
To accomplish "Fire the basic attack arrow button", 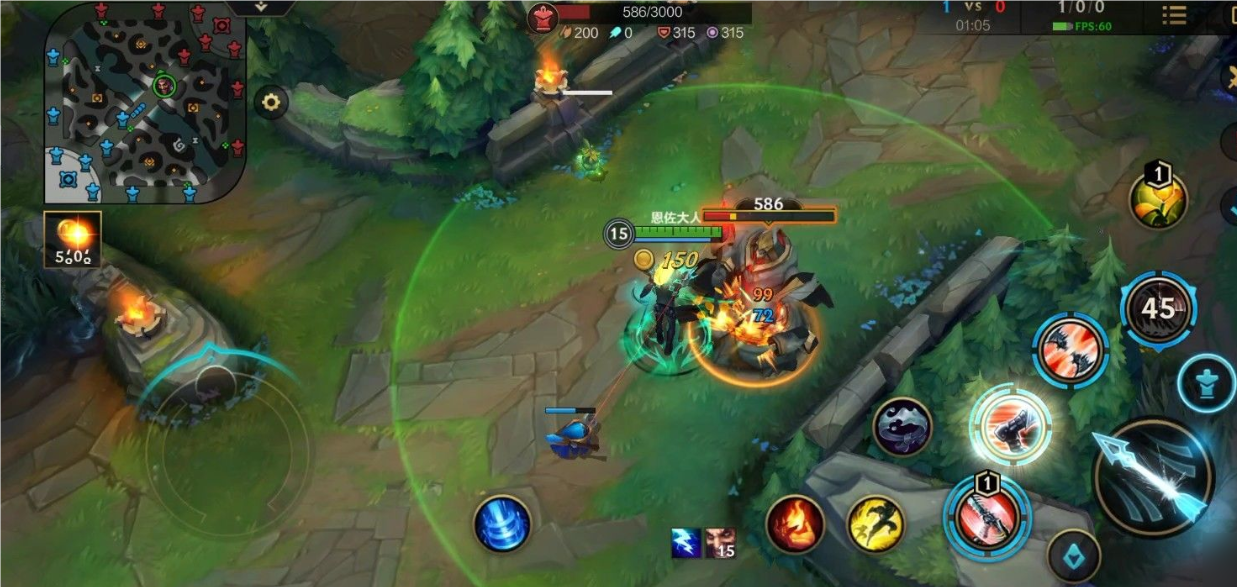I will 1153,478.
